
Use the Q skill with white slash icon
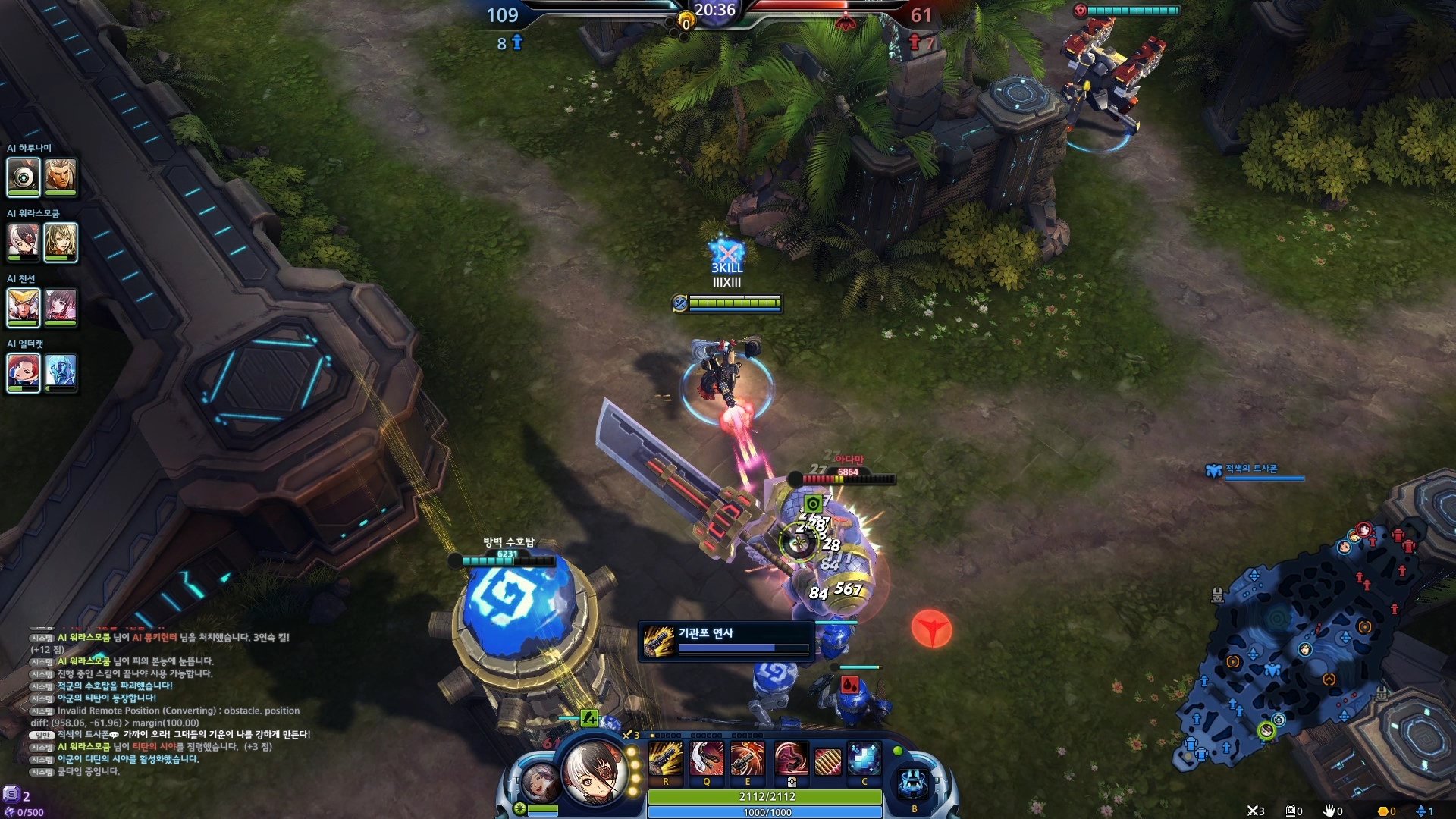tap(707, 758)
